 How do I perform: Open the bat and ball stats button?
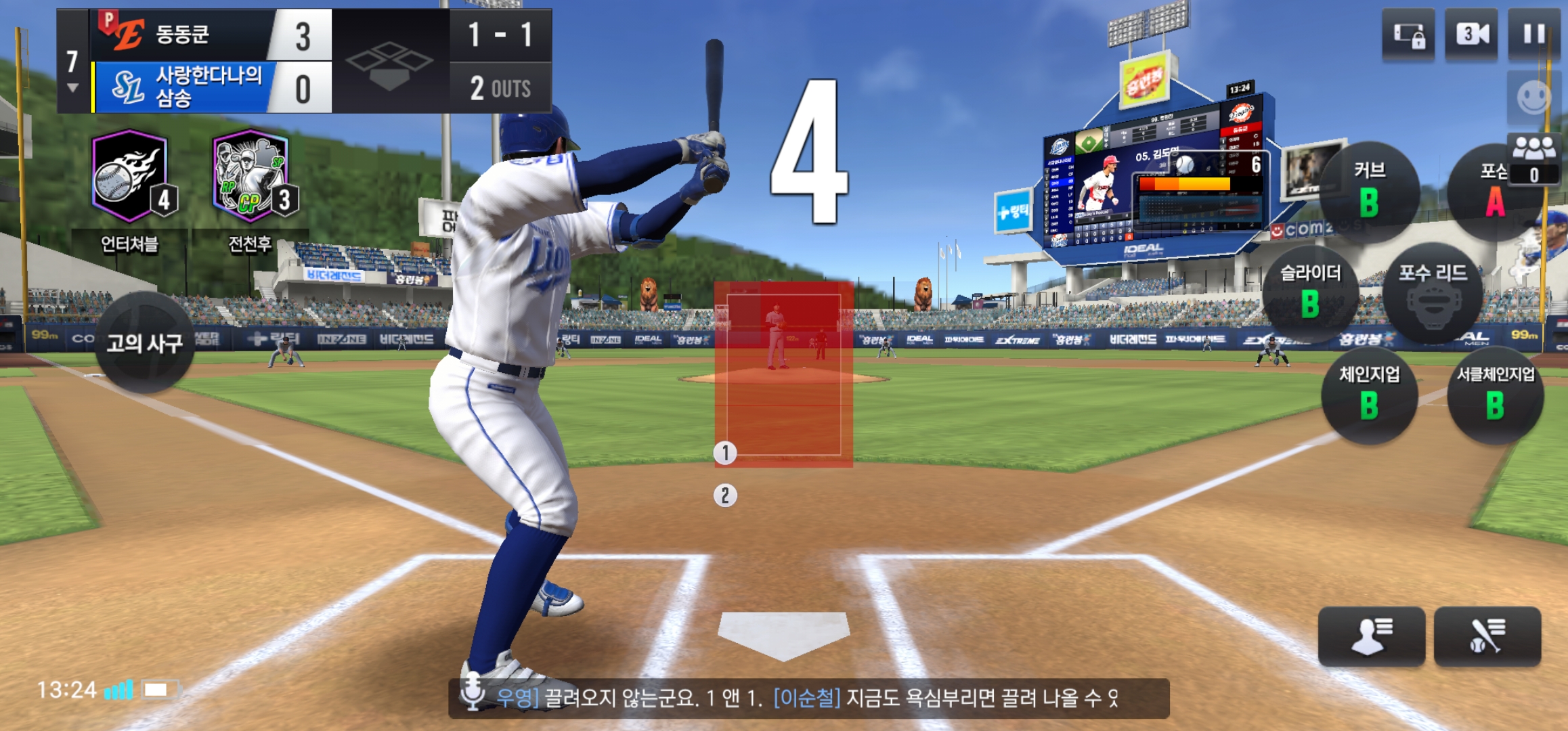coord(1487,636)
